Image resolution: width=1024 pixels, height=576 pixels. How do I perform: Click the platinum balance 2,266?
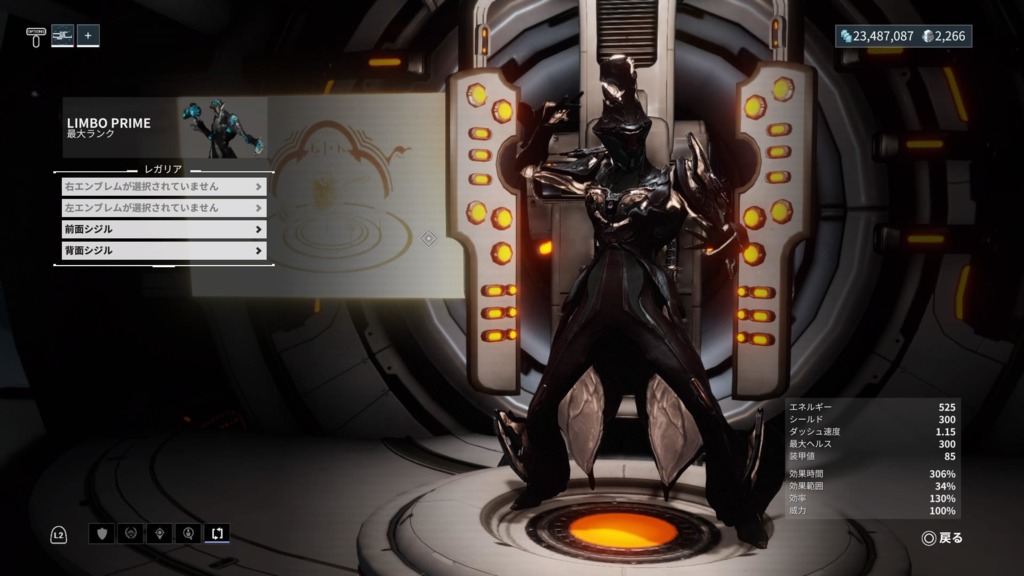[944, 36]
